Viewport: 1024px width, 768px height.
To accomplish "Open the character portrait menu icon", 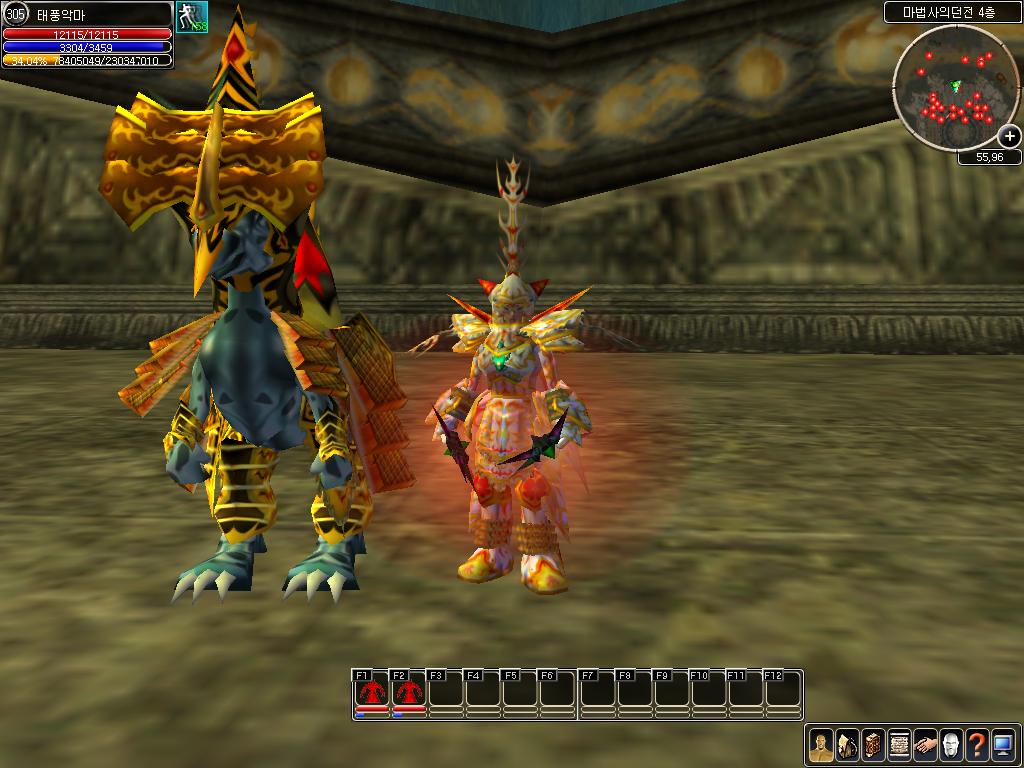I will pyautogui.click(x=821, y=745).
